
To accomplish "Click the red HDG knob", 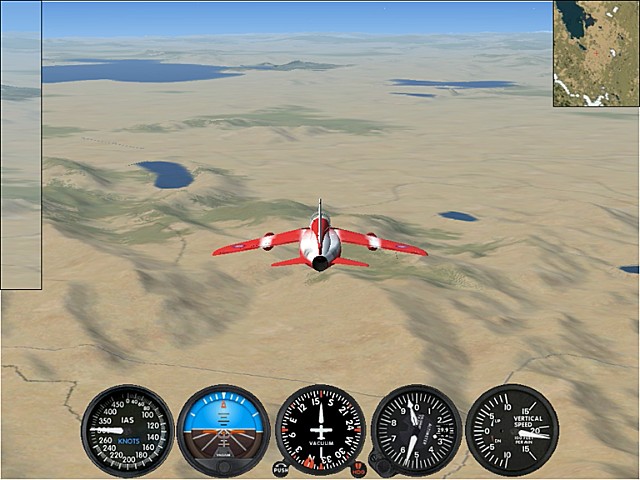I will click(358, 468).
